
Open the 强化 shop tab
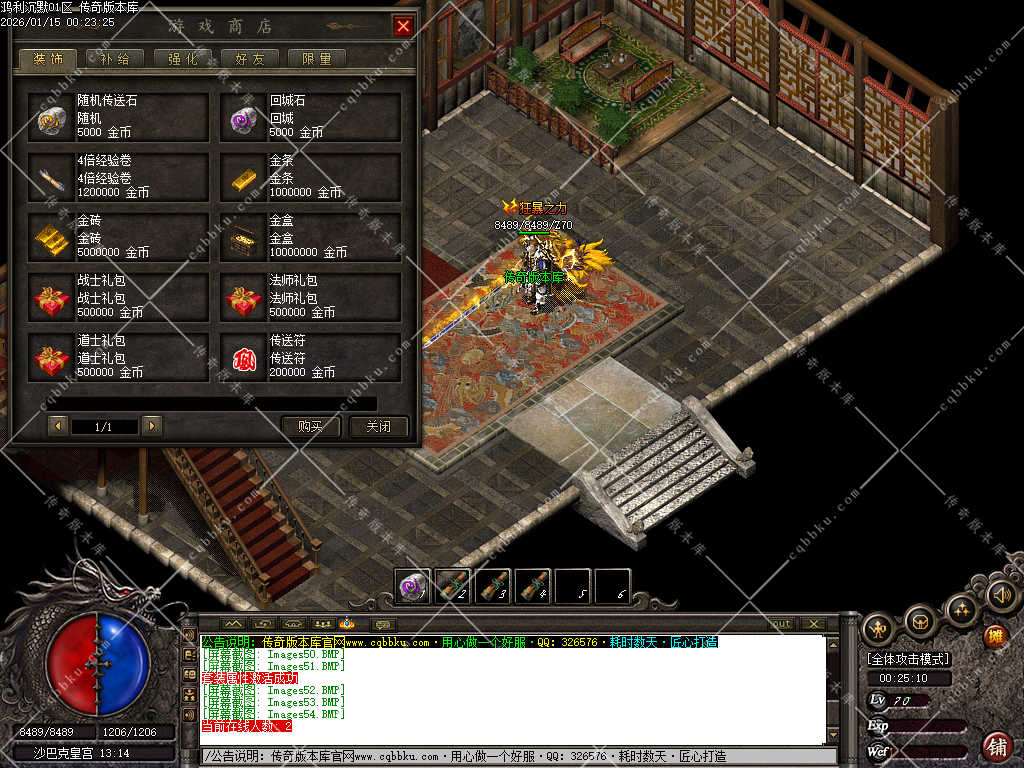pyautogui.click(x=183, y=59)
